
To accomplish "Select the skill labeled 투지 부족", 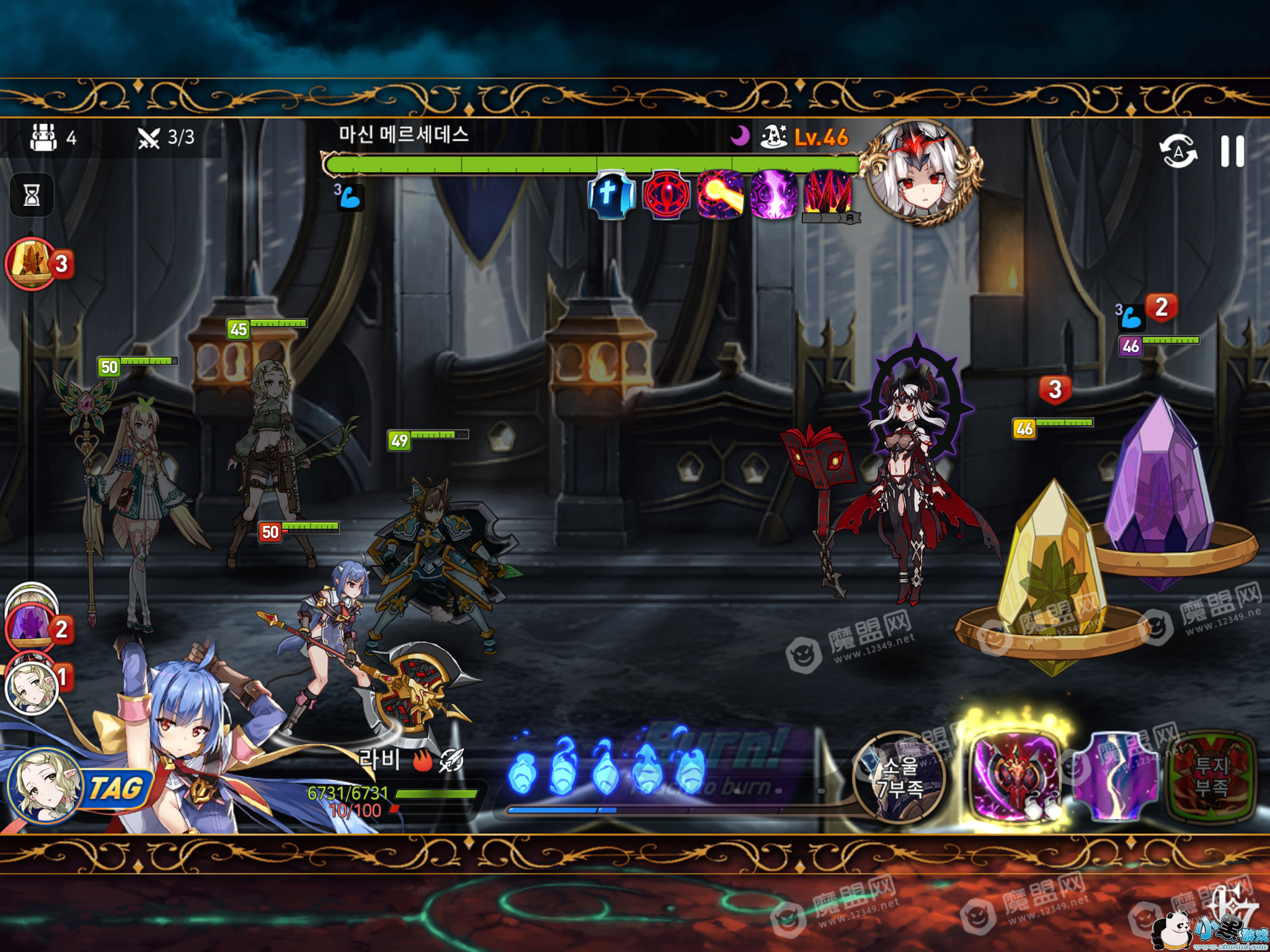I will 1210,777.
